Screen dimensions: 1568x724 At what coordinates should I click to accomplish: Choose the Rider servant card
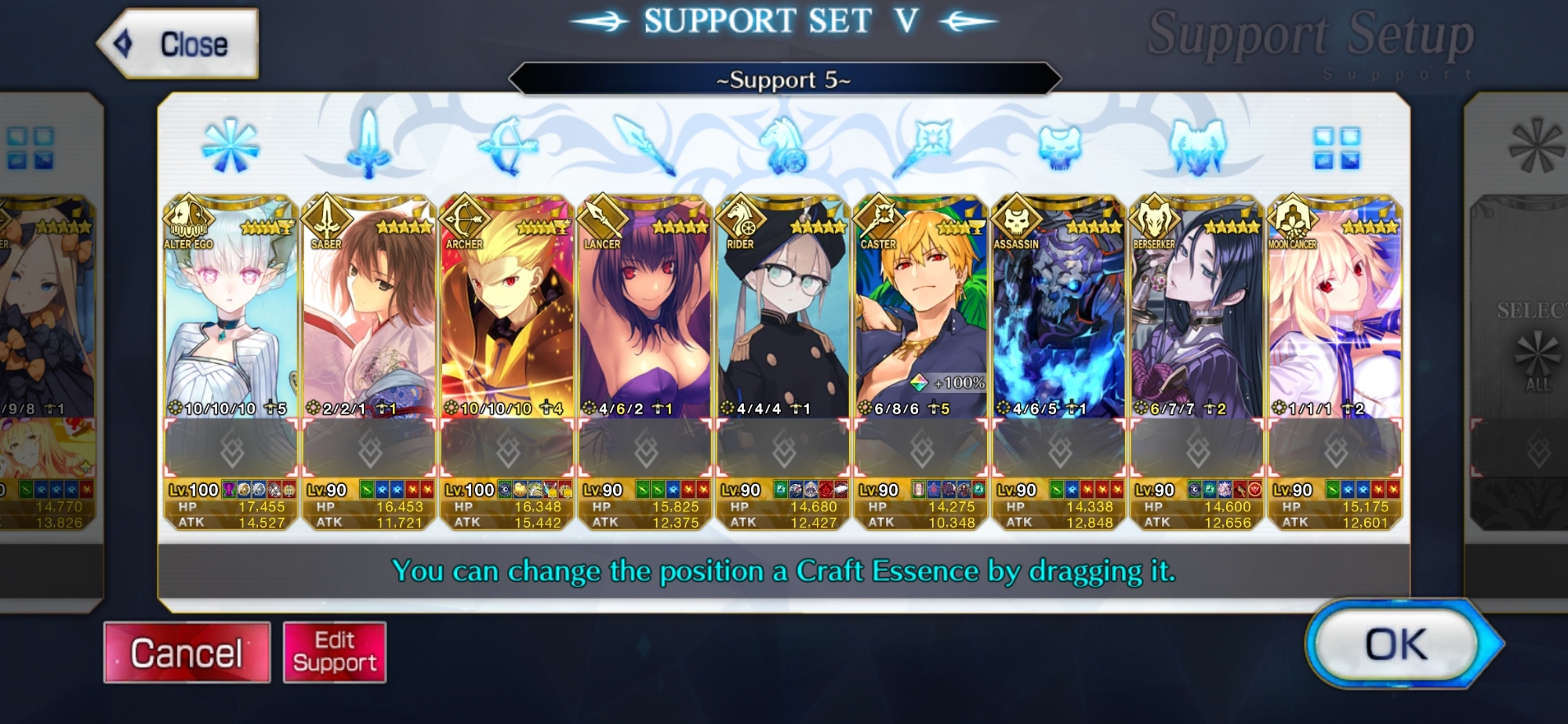[782, 314]
